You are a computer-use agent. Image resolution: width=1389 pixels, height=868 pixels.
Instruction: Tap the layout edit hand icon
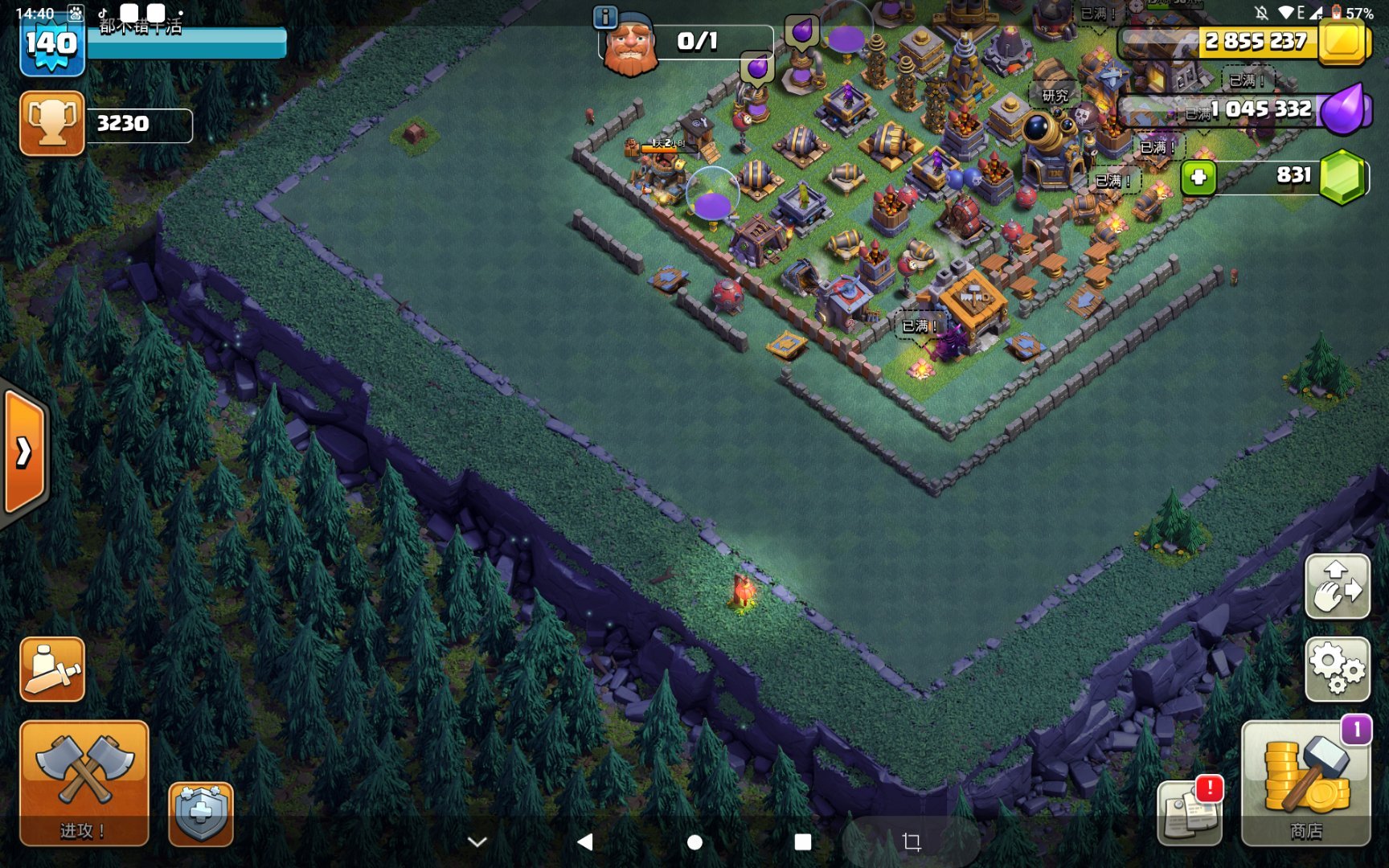[x=1337, y=586]
